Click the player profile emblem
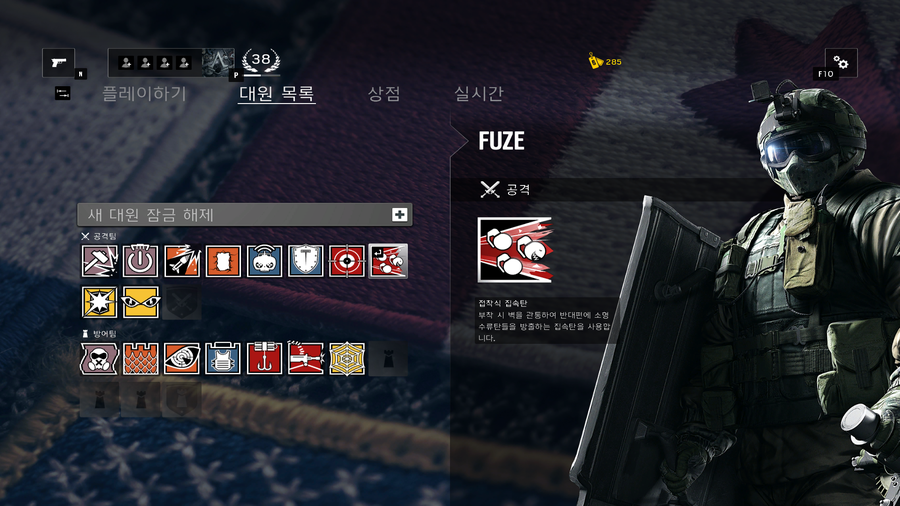 point(219,63)
